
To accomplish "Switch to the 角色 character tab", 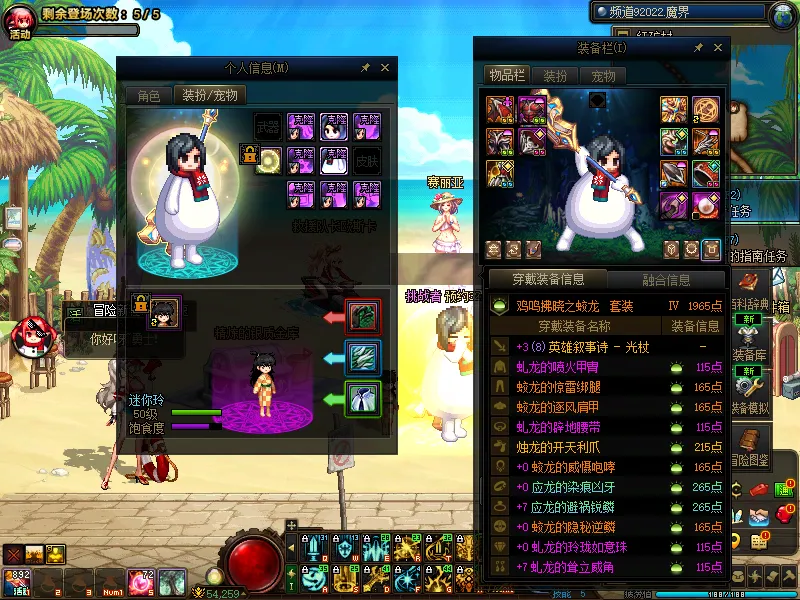I will tap(148, 96).
